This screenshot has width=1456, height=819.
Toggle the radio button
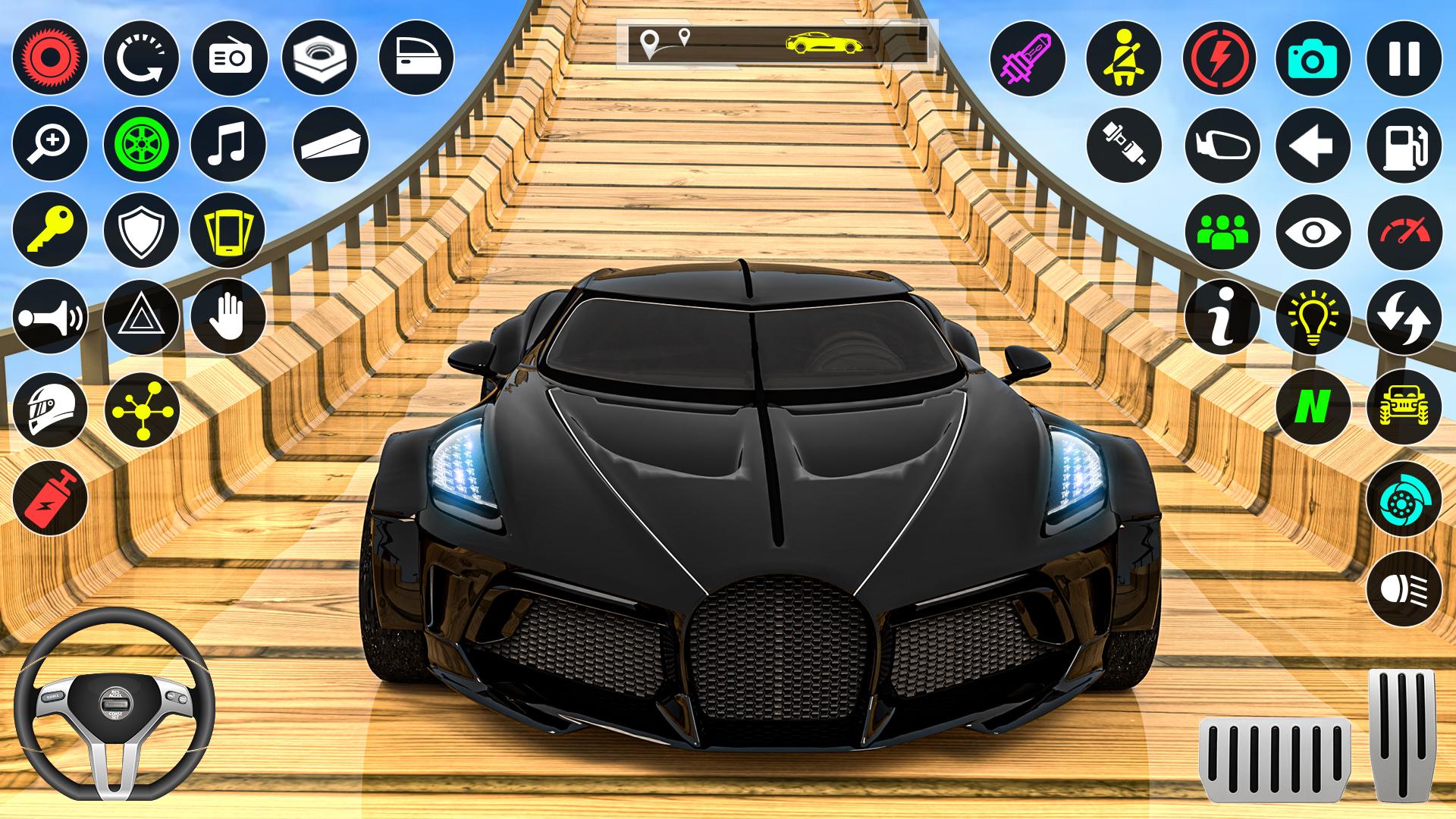click(228, 58)
